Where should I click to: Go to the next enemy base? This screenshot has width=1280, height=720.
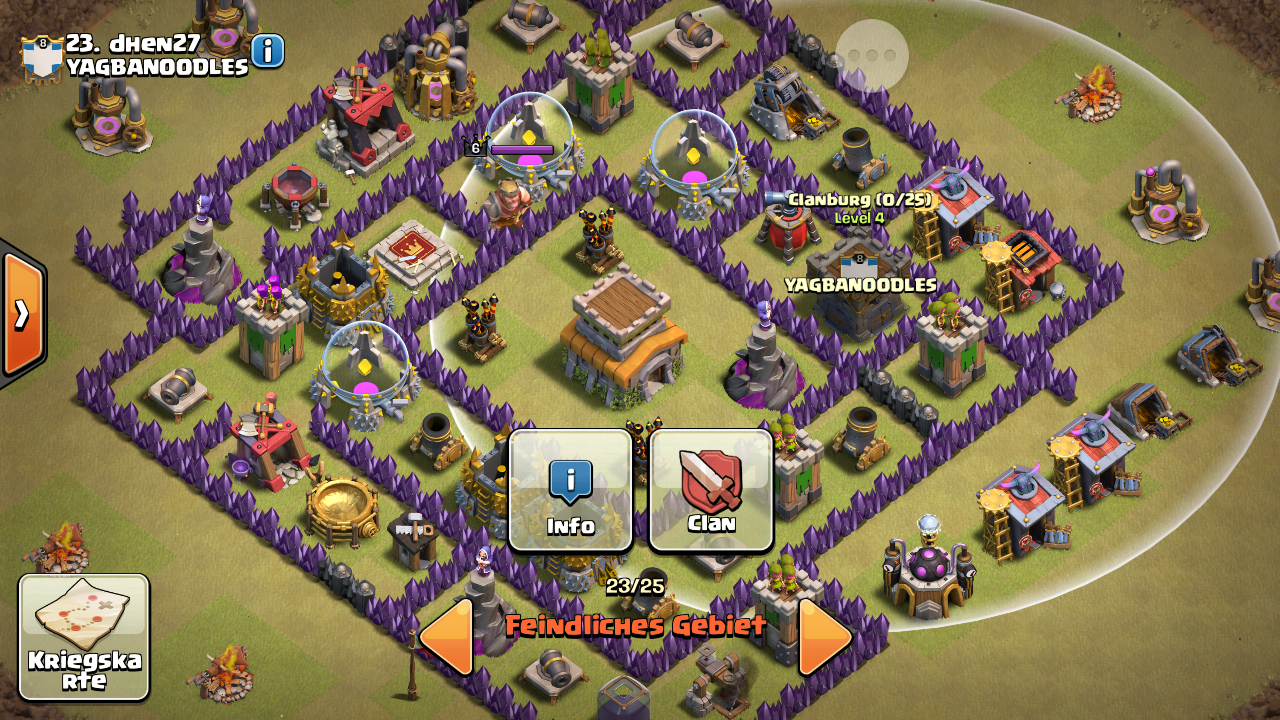click(x=825, y=634)
